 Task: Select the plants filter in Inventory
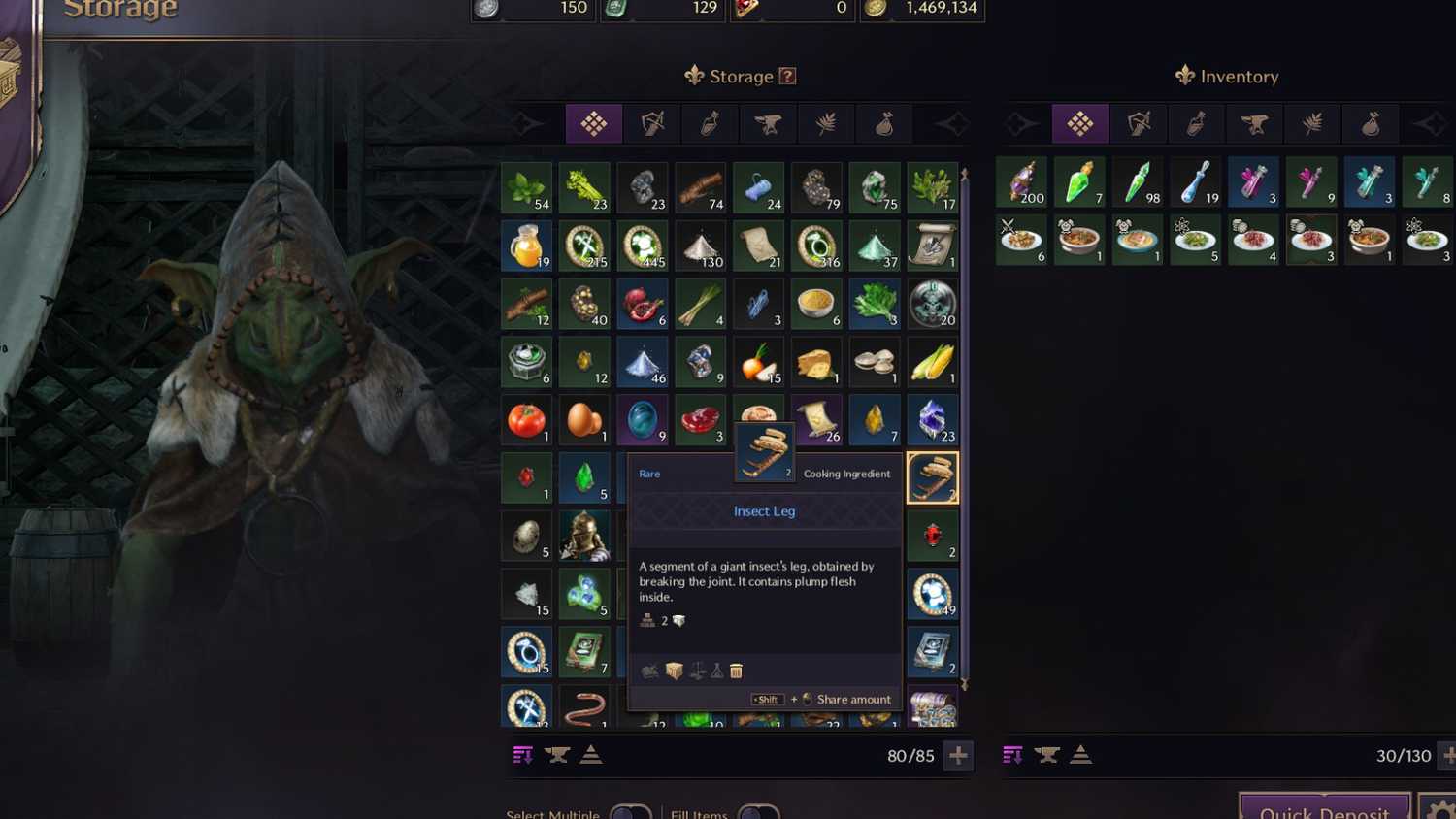point(1312,123)
